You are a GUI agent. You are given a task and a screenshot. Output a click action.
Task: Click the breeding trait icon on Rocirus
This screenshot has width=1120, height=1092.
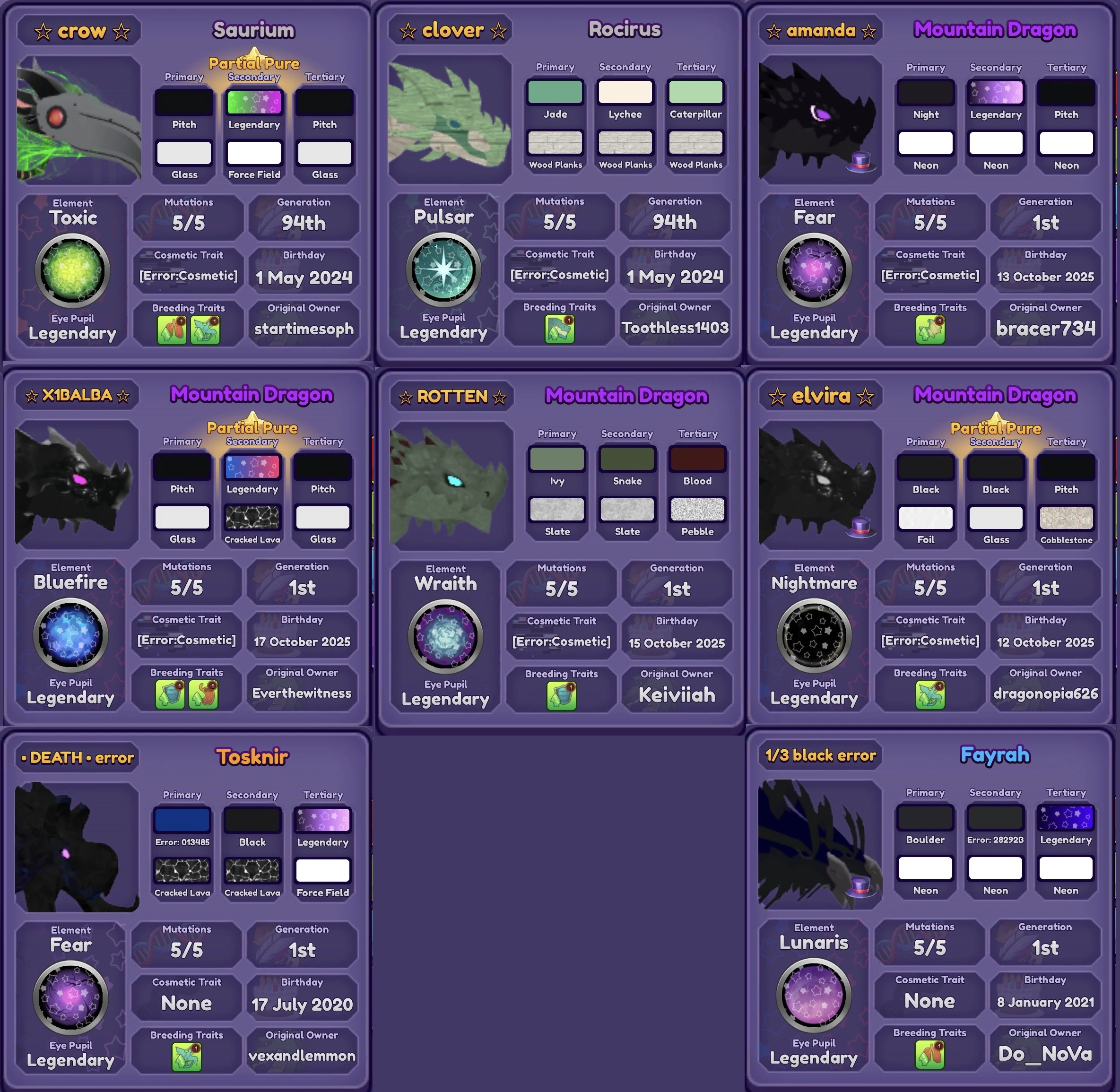coord(560,330)
